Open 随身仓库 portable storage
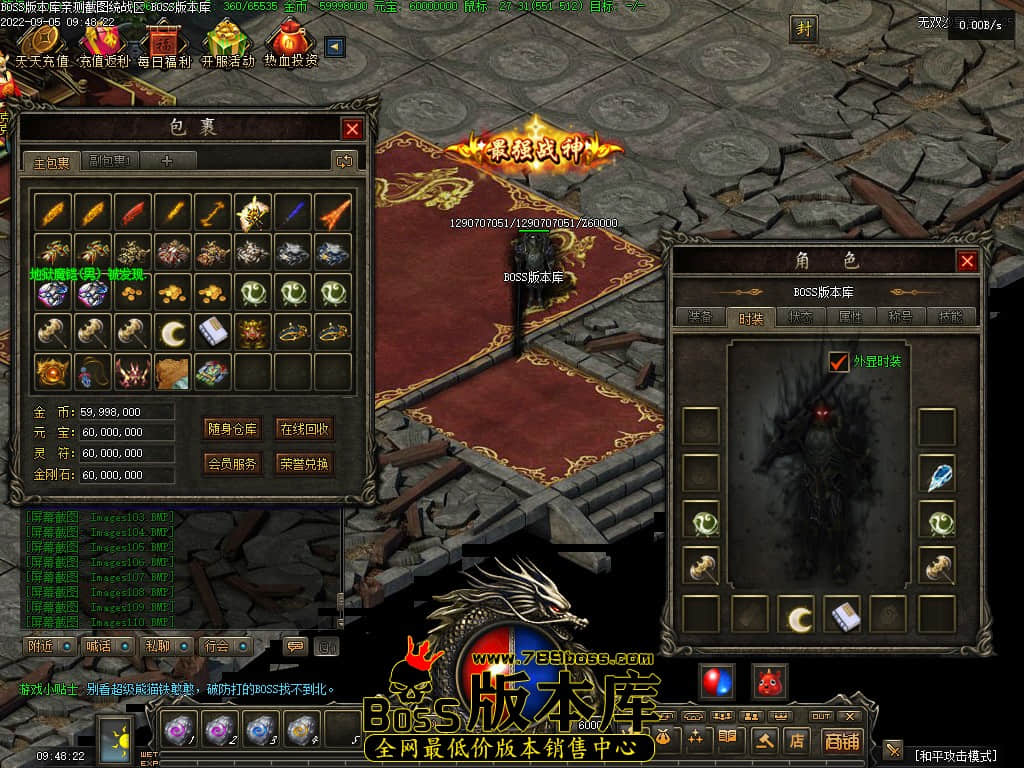 pos(232,429)
